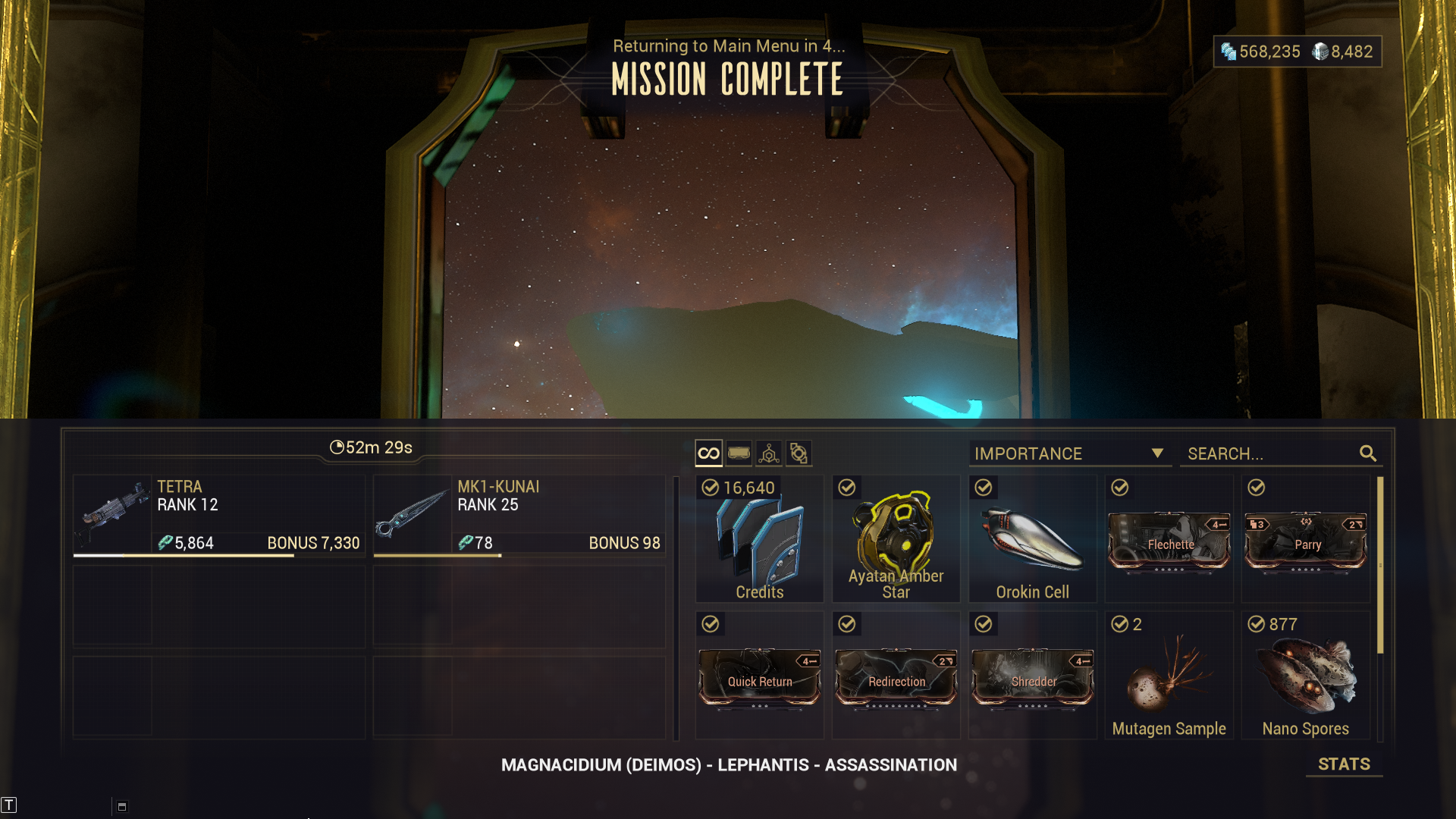Switch to the resources filter tab
The image size is (1456, 819).
point(769,453)
